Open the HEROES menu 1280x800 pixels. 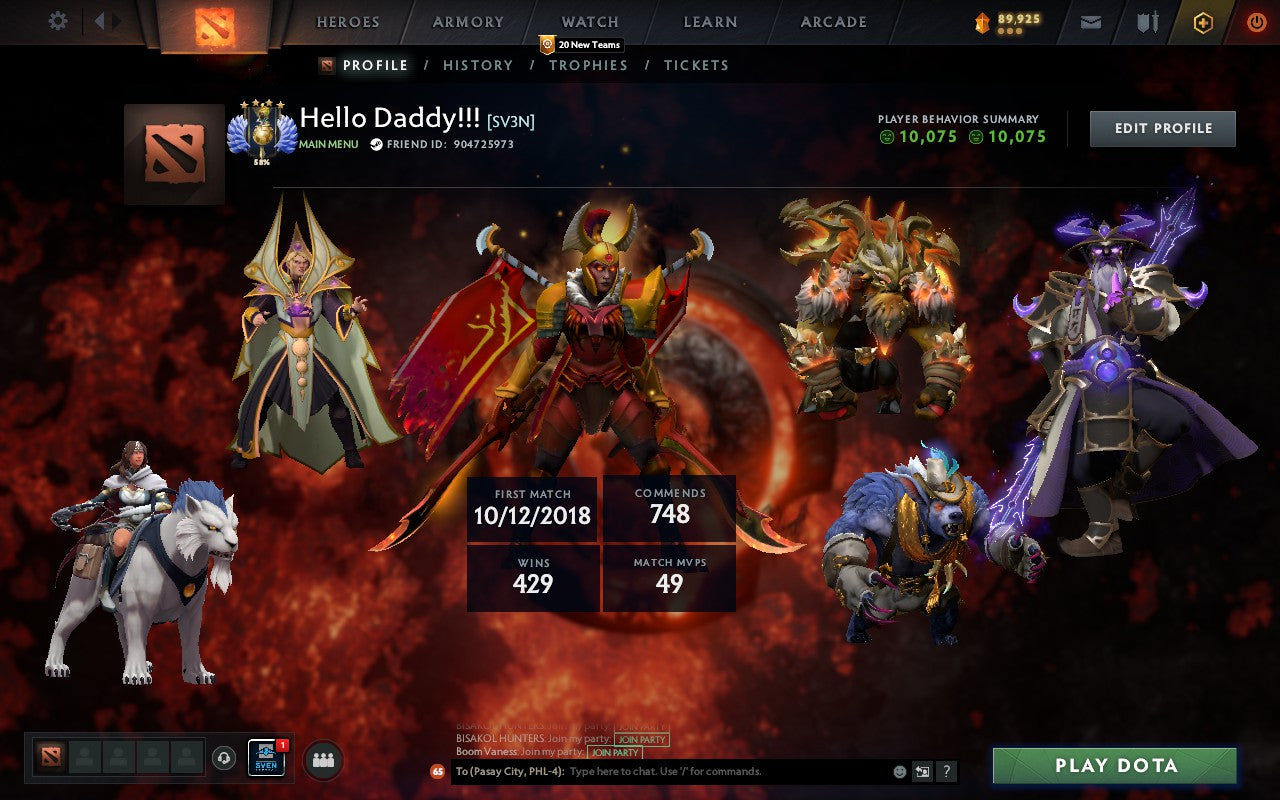347,21
